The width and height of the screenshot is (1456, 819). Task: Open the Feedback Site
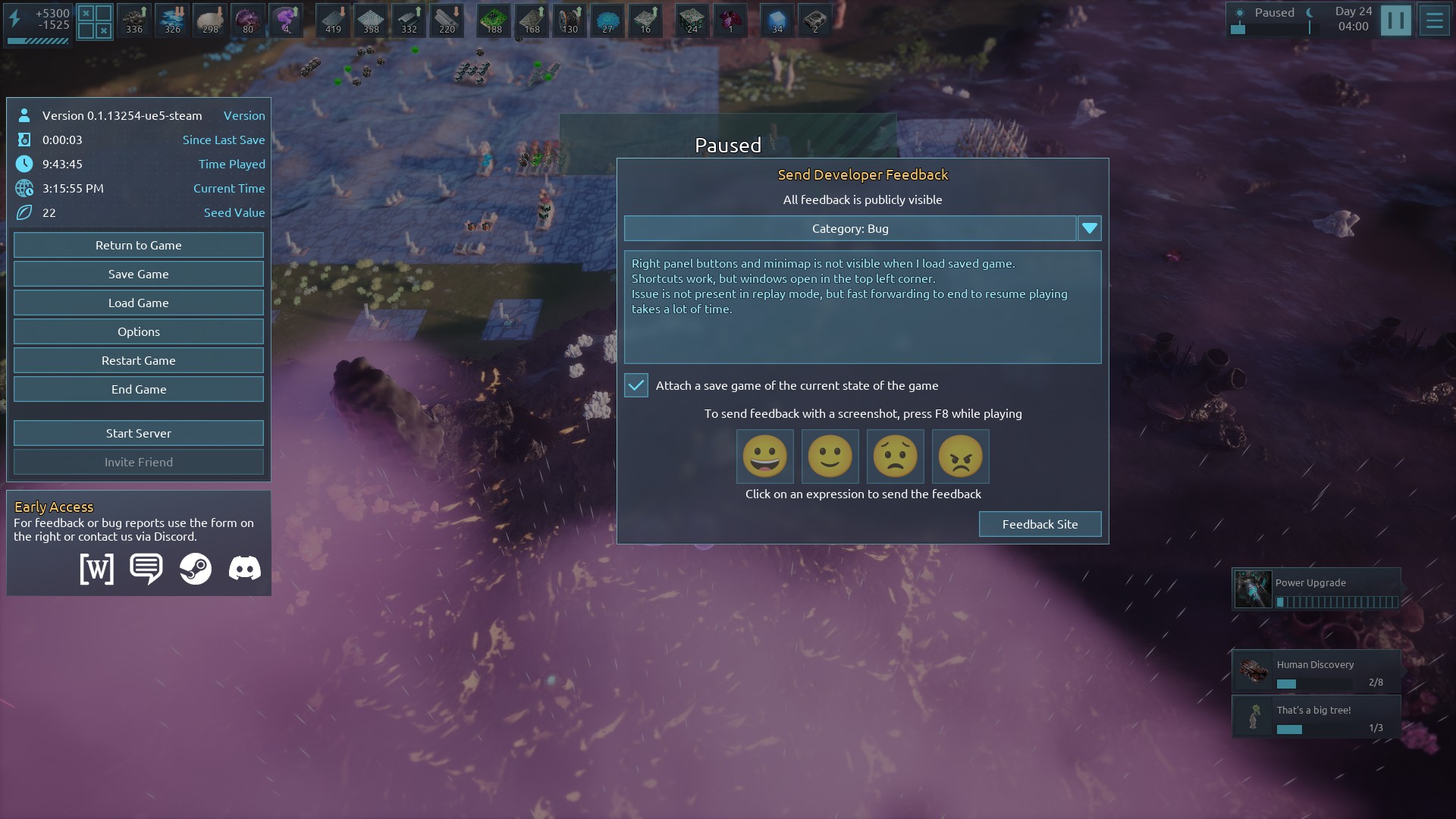click(1040, 524)
